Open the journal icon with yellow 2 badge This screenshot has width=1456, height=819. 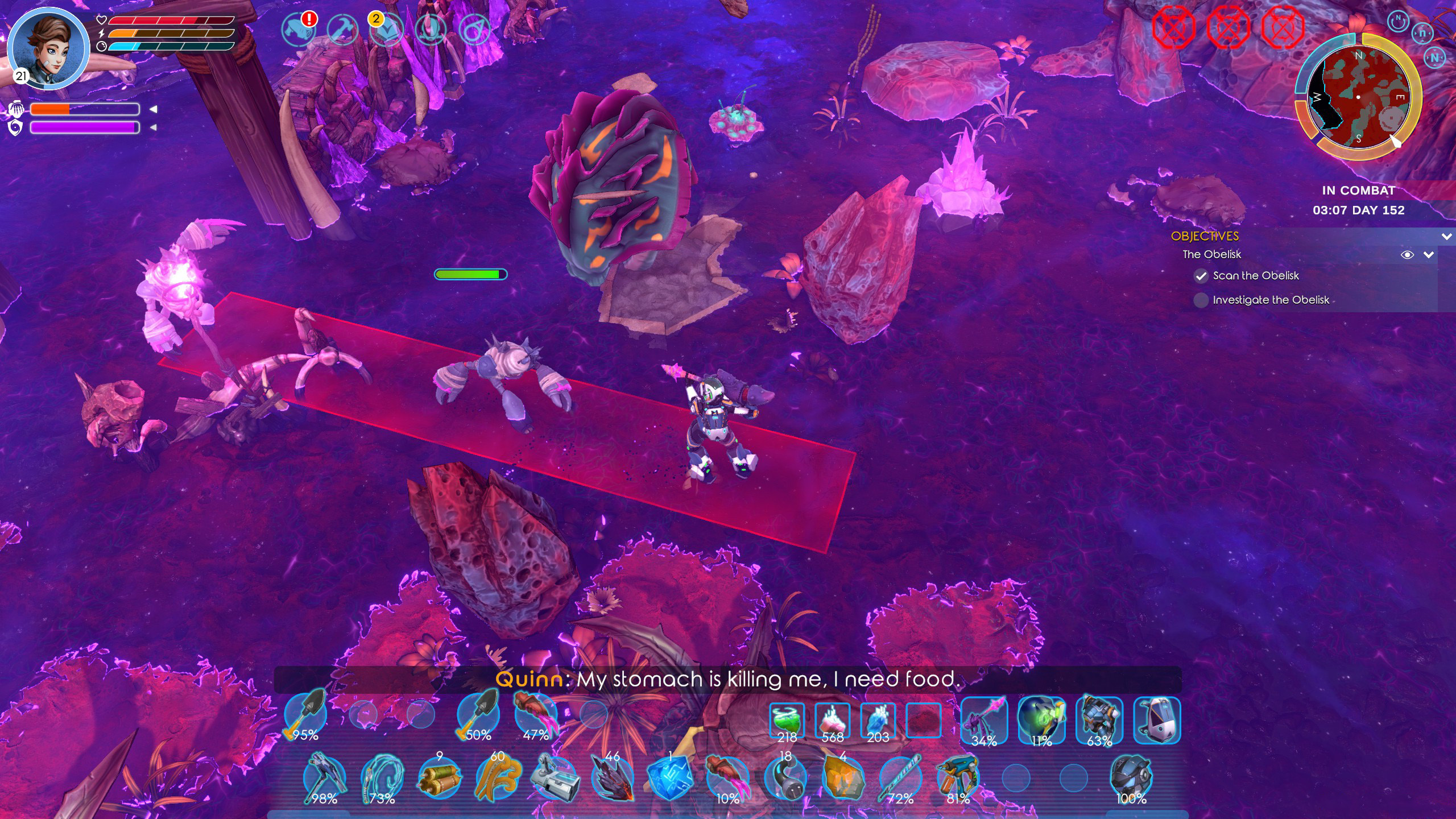coord(386,30)
